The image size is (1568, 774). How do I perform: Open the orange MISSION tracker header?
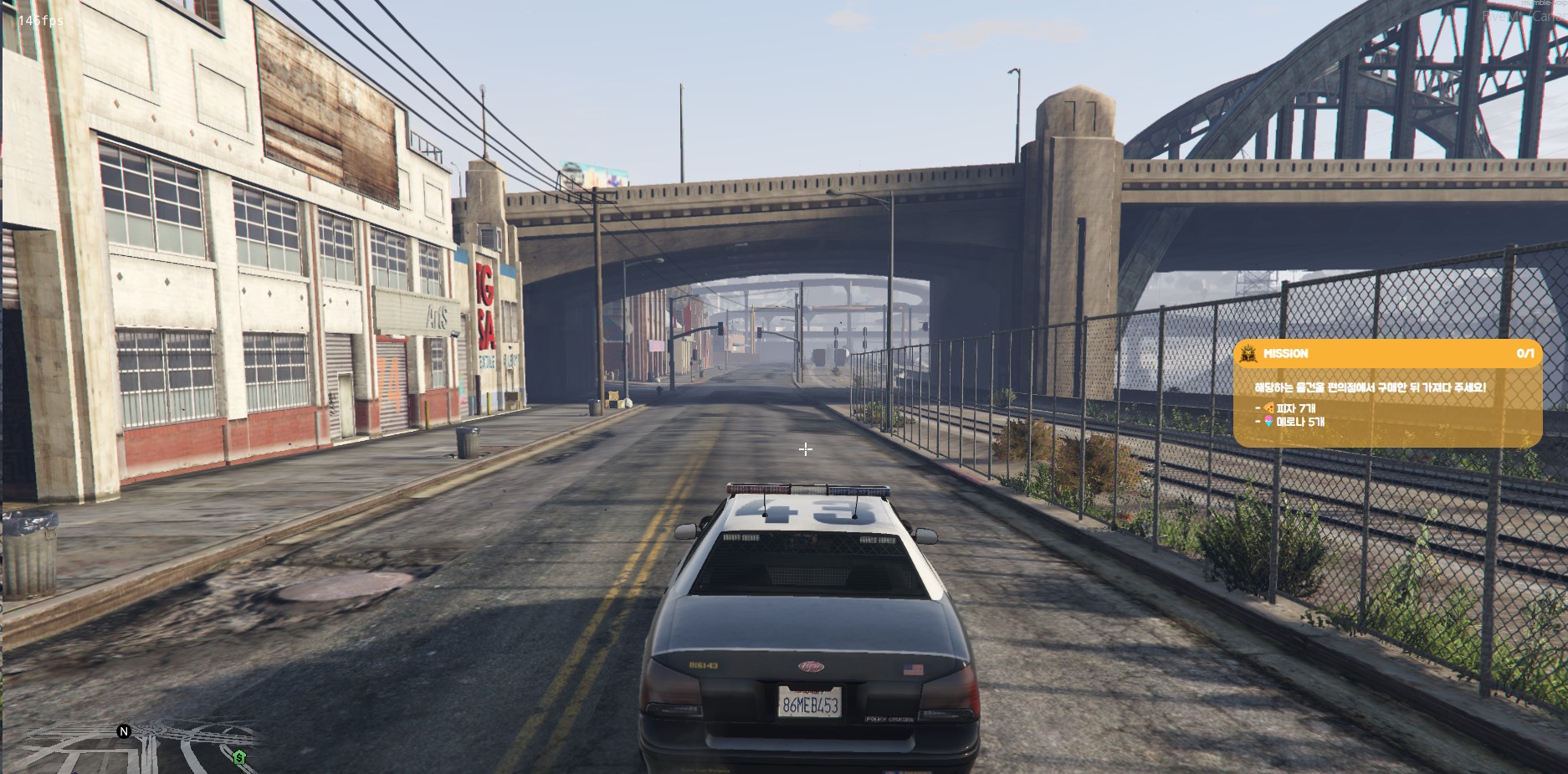tap(1387, 354)
